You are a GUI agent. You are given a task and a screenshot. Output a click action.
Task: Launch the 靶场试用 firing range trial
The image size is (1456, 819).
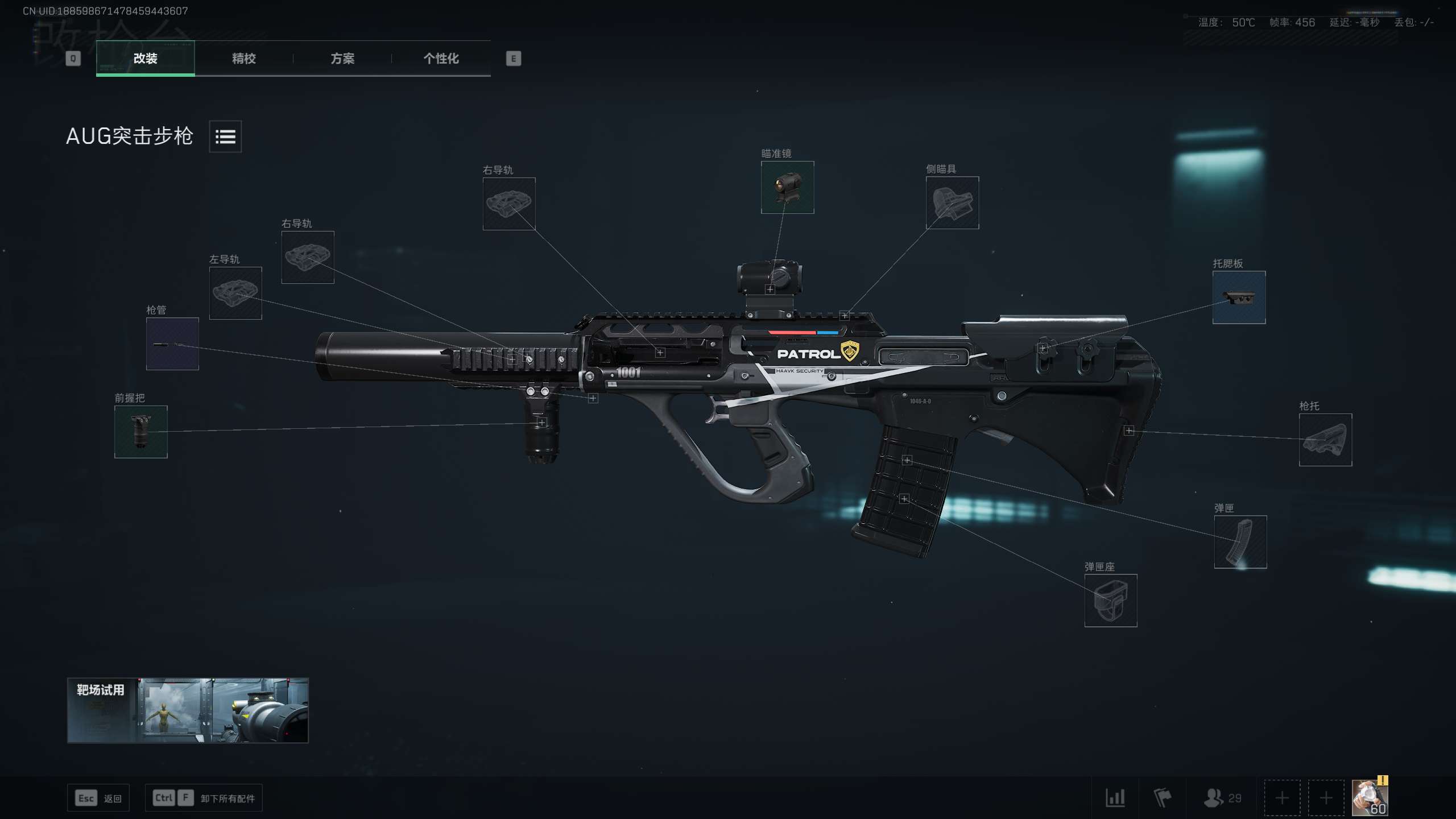click(188, 710)
